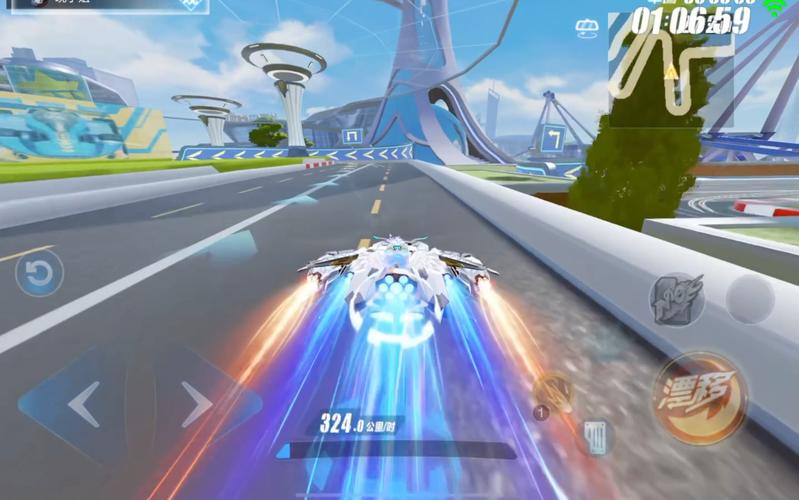Use the grey nitro boost button

[676, 298]
